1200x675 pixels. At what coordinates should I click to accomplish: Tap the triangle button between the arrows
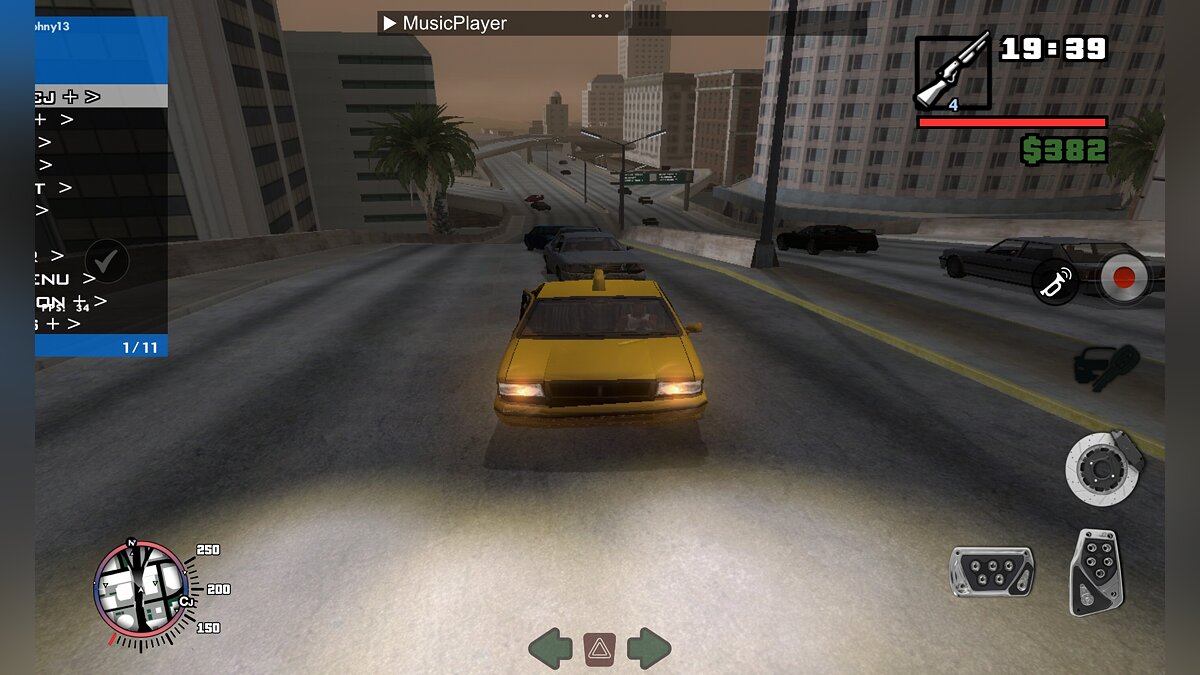599,650
